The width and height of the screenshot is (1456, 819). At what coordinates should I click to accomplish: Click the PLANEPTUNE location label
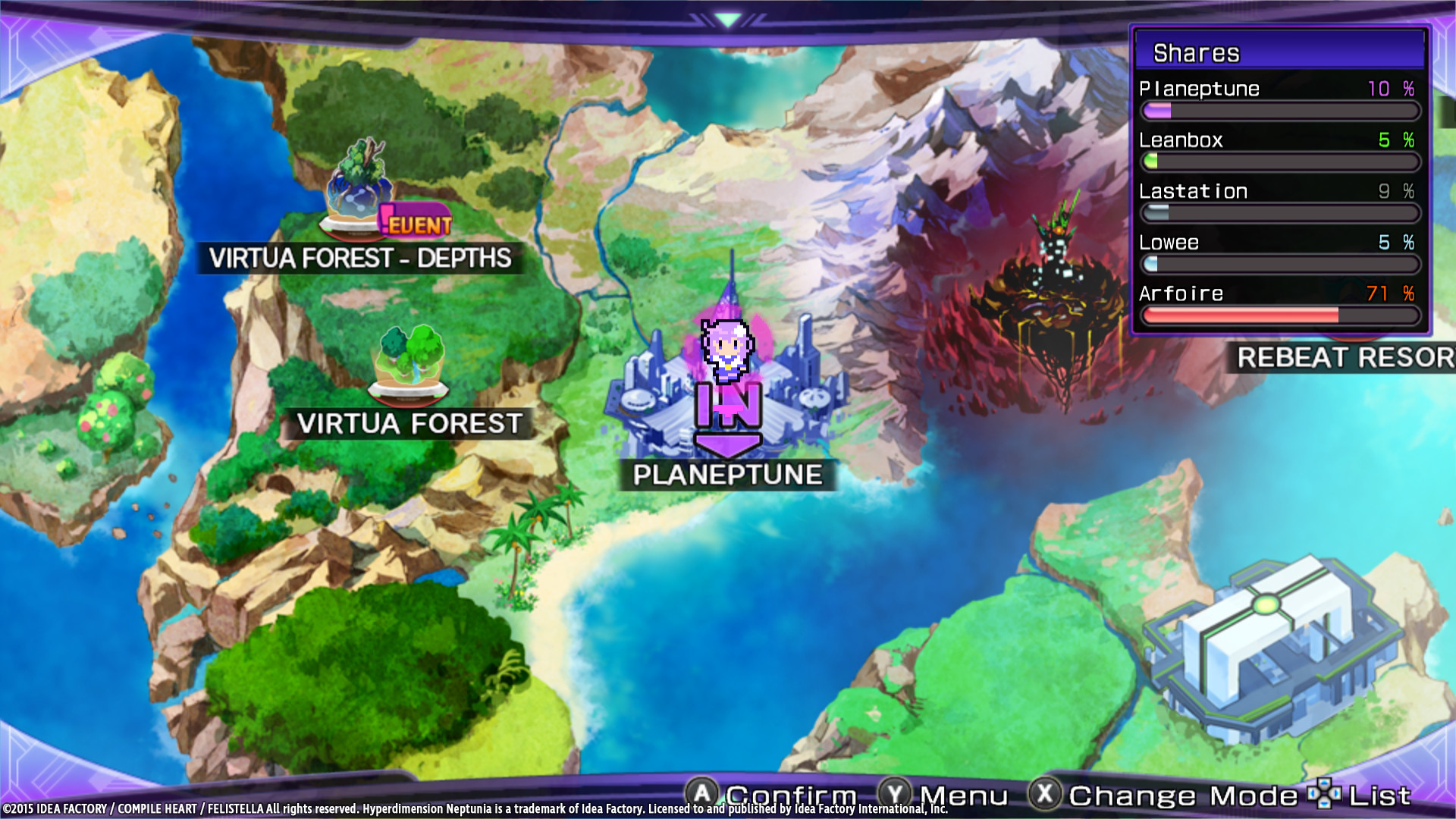(728, 475)
